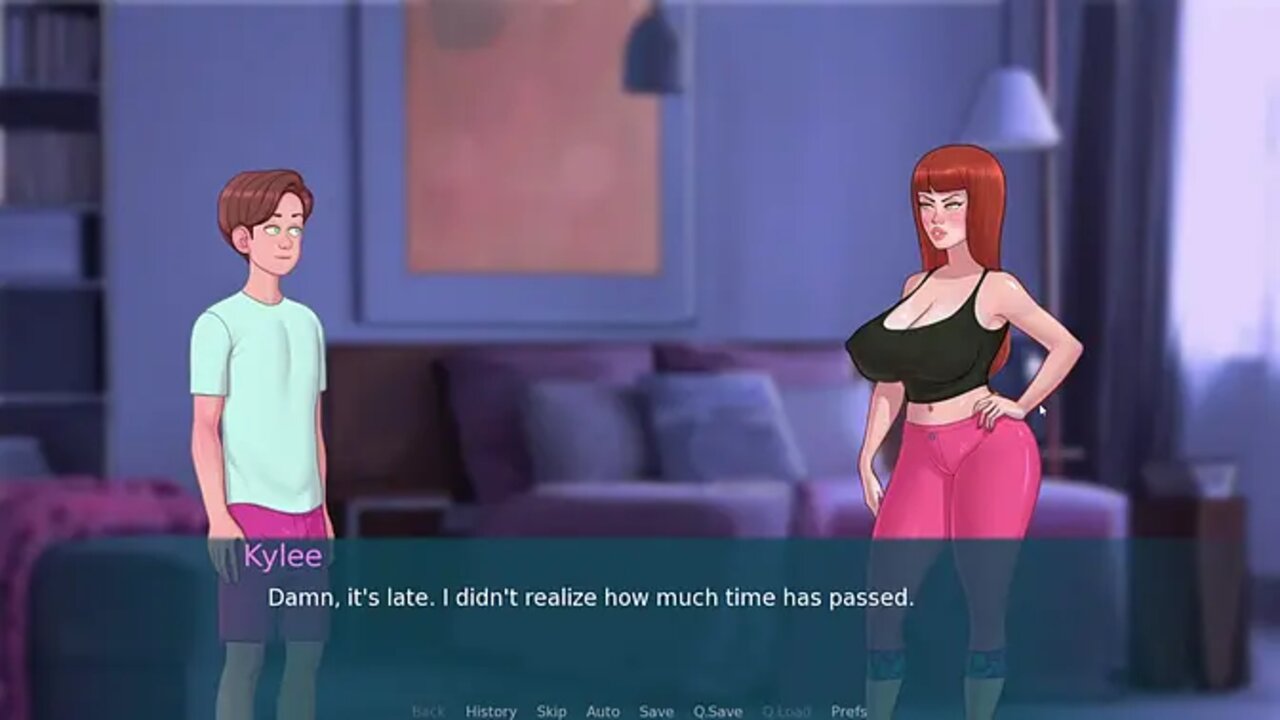Advance Kylee's dialogue text box

tap(640, 620)
